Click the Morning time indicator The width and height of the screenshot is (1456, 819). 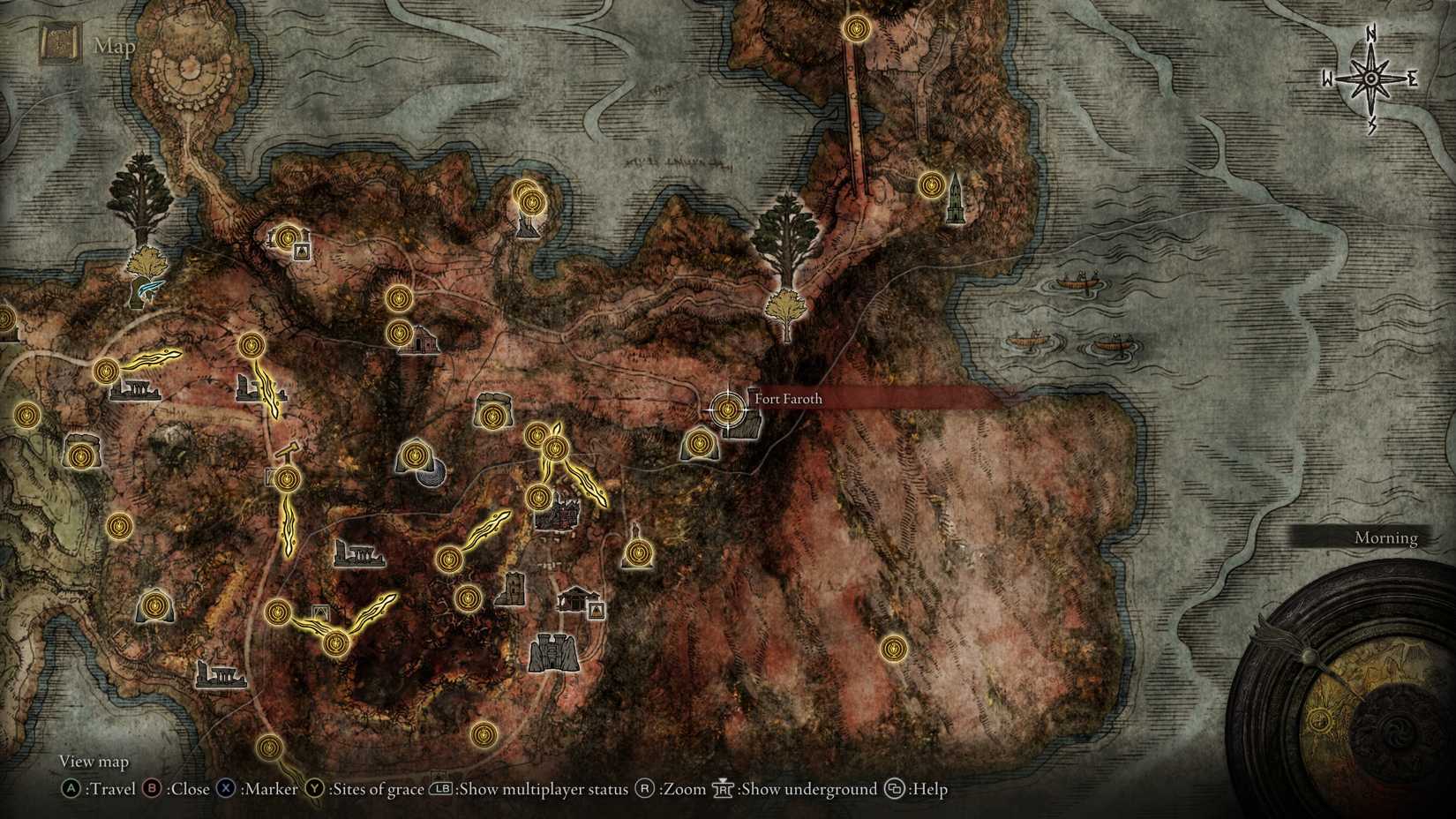point(1385,537)
